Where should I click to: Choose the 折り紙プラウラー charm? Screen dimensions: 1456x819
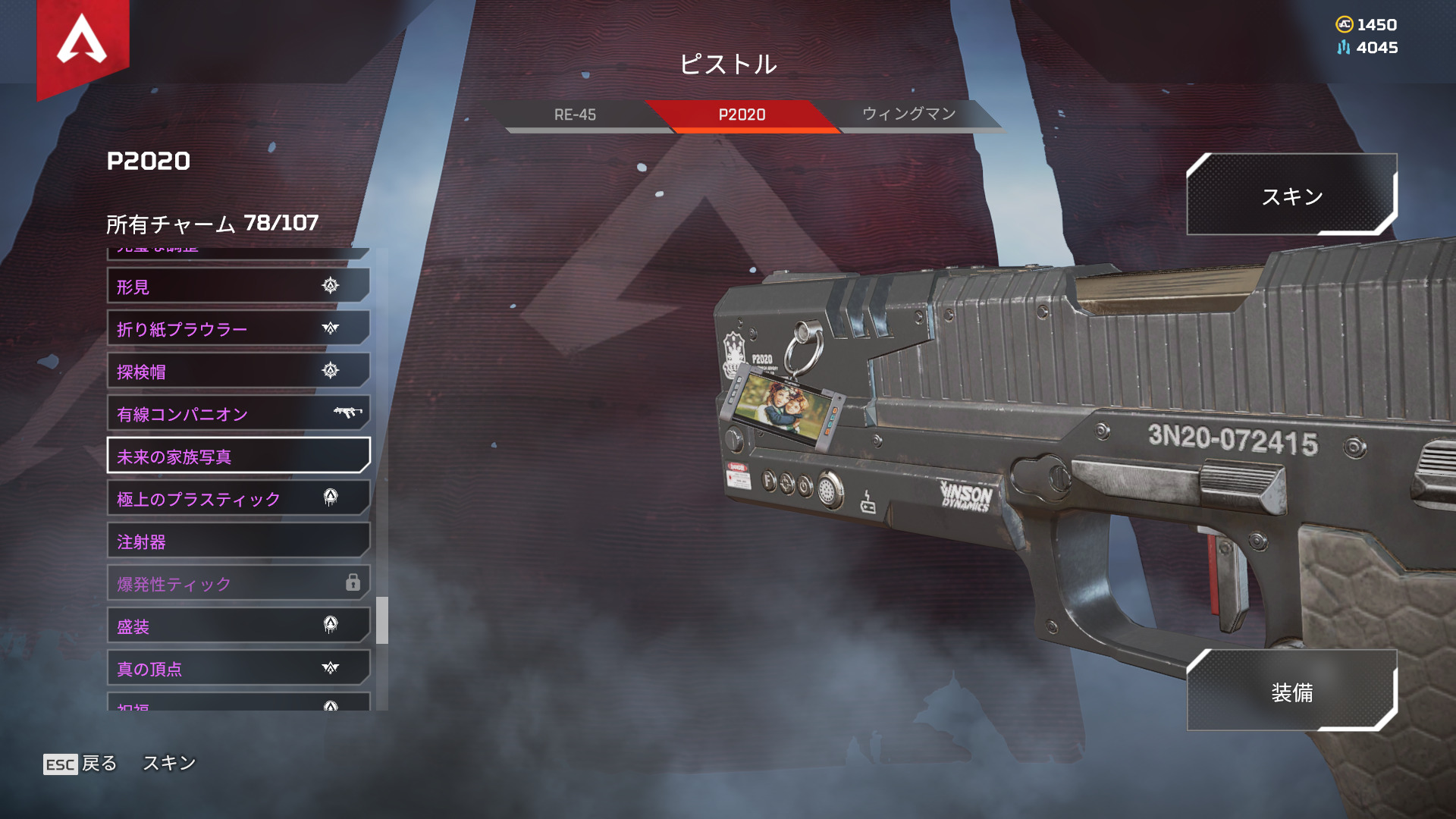pos(238,329)
